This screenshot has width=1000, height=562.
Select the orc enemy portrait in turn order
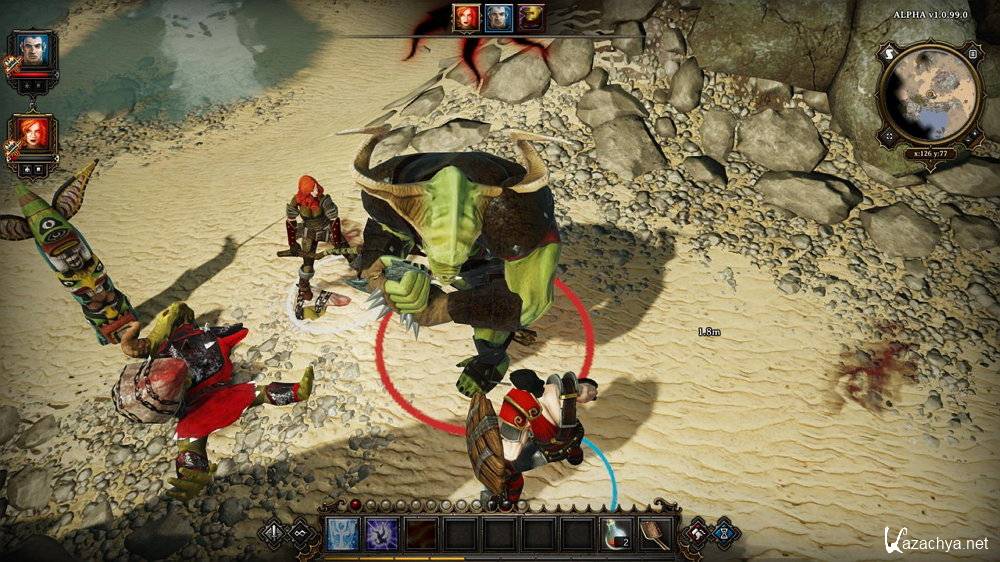pos(531,17)
